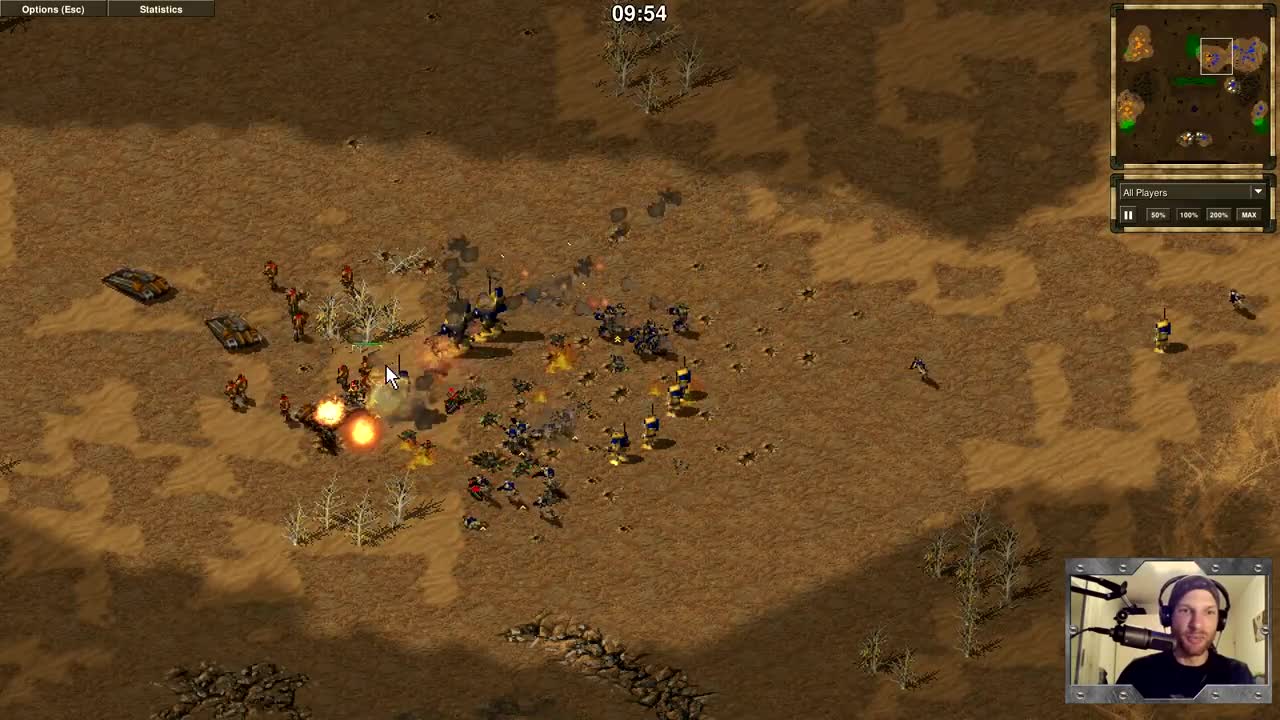Open the Statistics panel
Image resolution: width=1280 pixels, height=720 pixels.
coord(160,9)
